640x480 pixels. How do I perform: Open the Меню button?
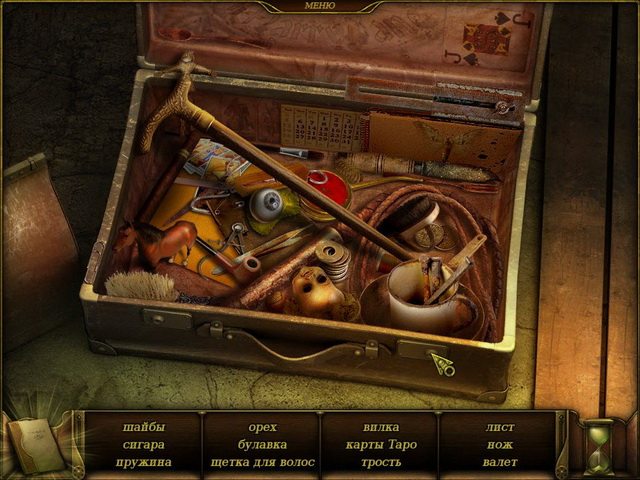point(319,6)
